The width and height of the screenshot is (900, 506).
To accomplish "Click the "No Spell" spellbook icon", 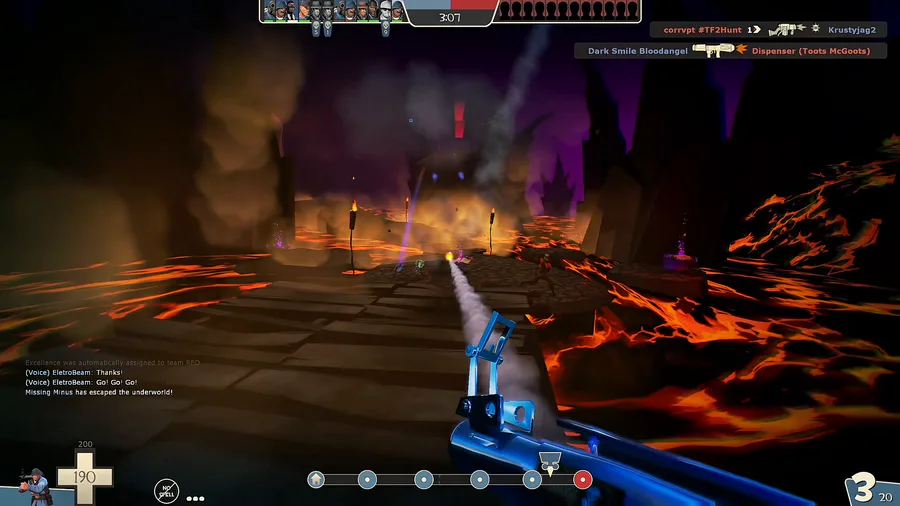I will (166, 490).
